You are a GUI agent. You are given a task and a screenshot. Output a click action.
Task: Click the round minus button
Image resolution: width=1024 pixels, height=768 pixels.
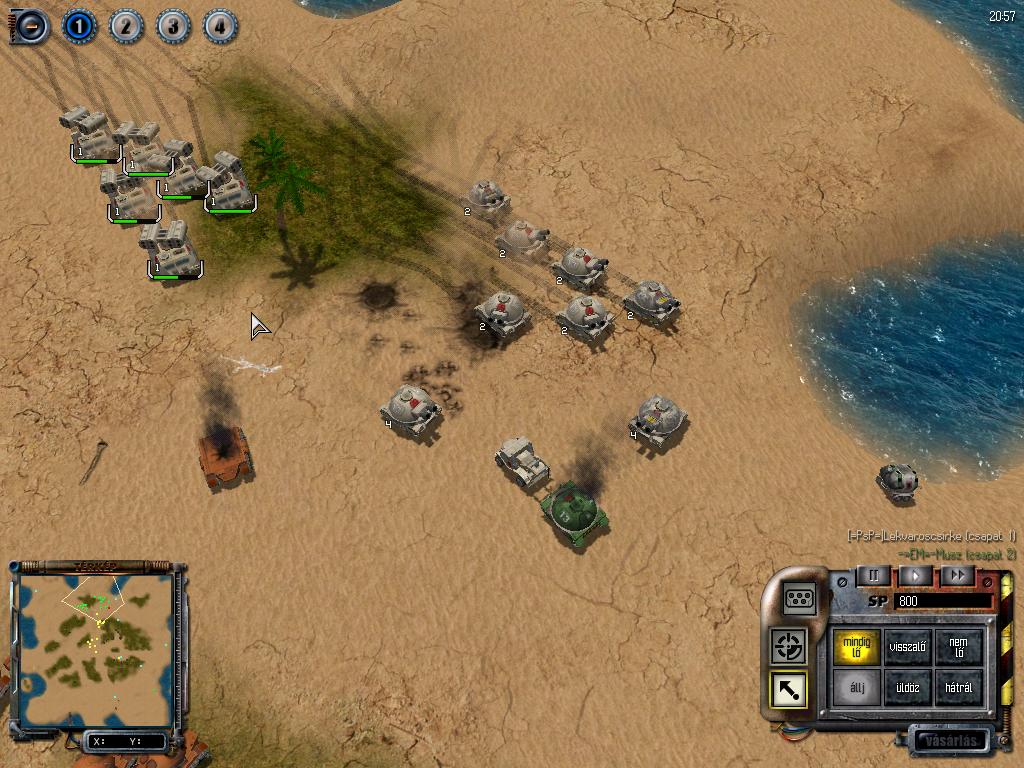[30, 25]
